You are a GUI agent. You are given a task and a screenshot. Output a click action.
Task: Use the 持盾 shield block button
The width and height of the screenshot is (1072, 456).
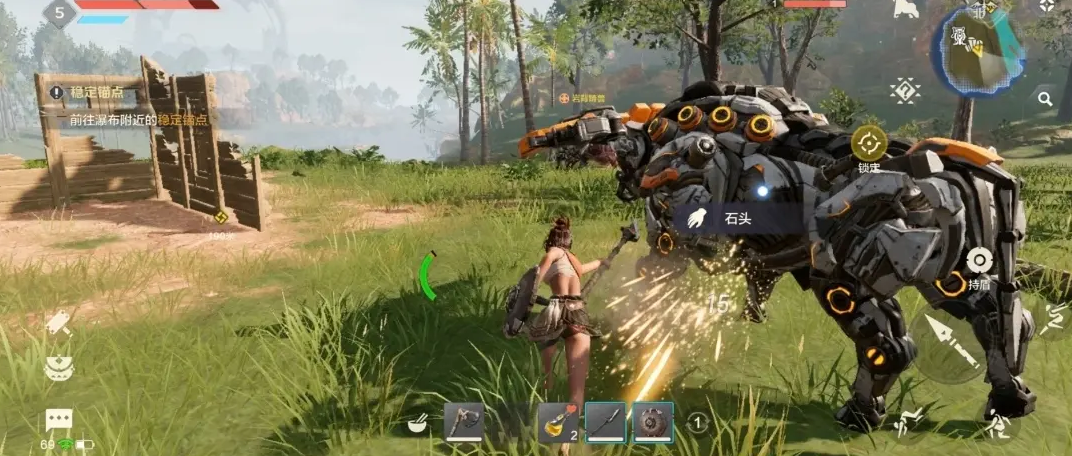coord(978,262)
